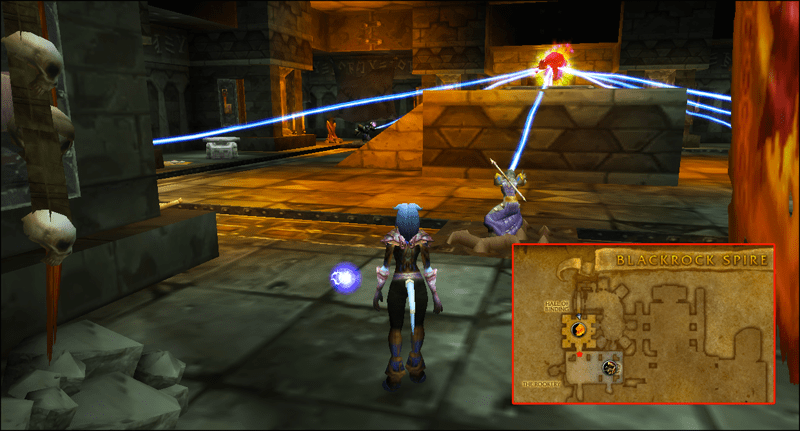The image size is (800, 431).
Task: Click The Rookery label on the map
Action: click(540, 383)
